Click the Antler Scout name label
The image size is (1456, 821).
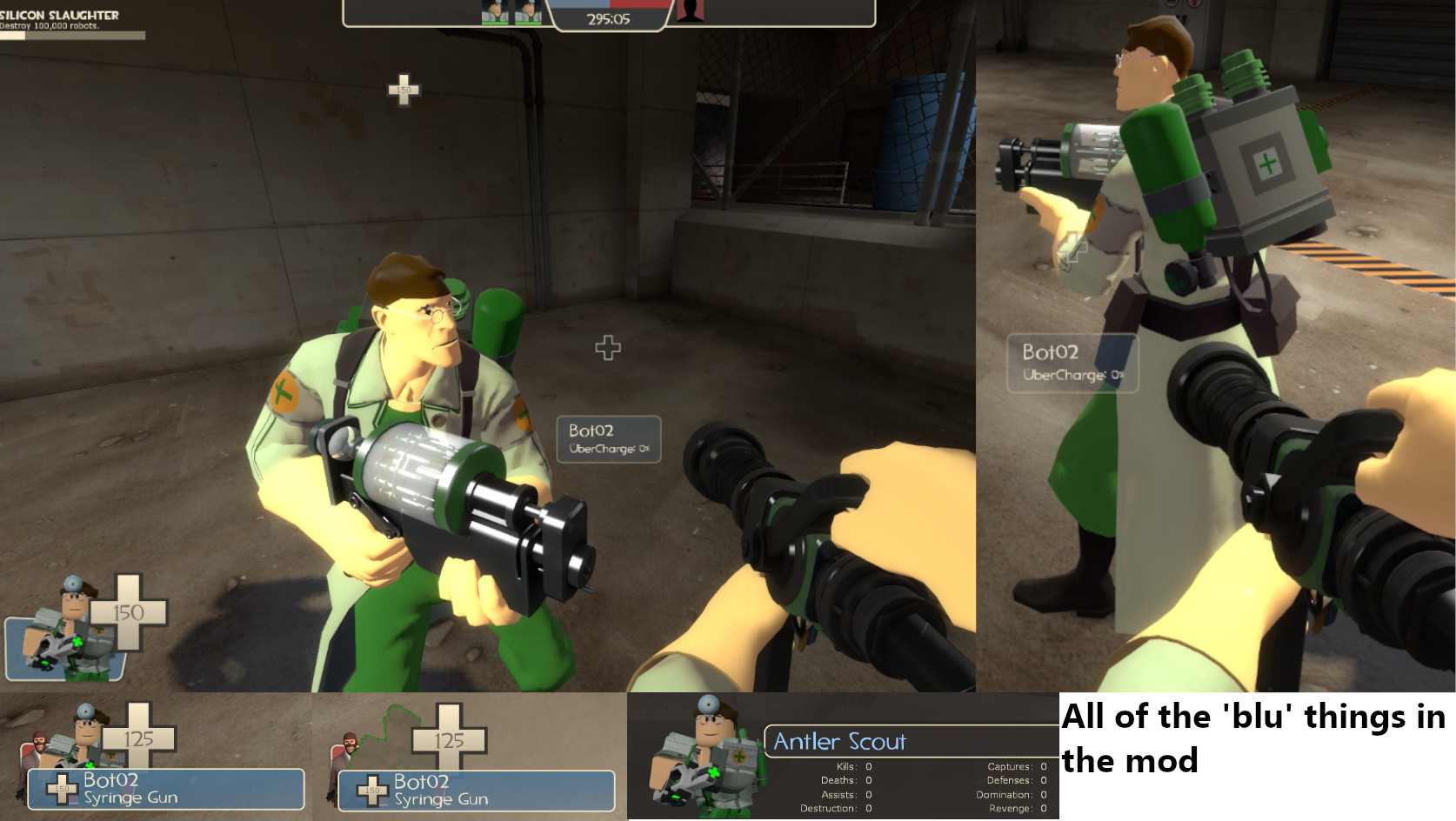pyautogui.click(x=842, y=741)
